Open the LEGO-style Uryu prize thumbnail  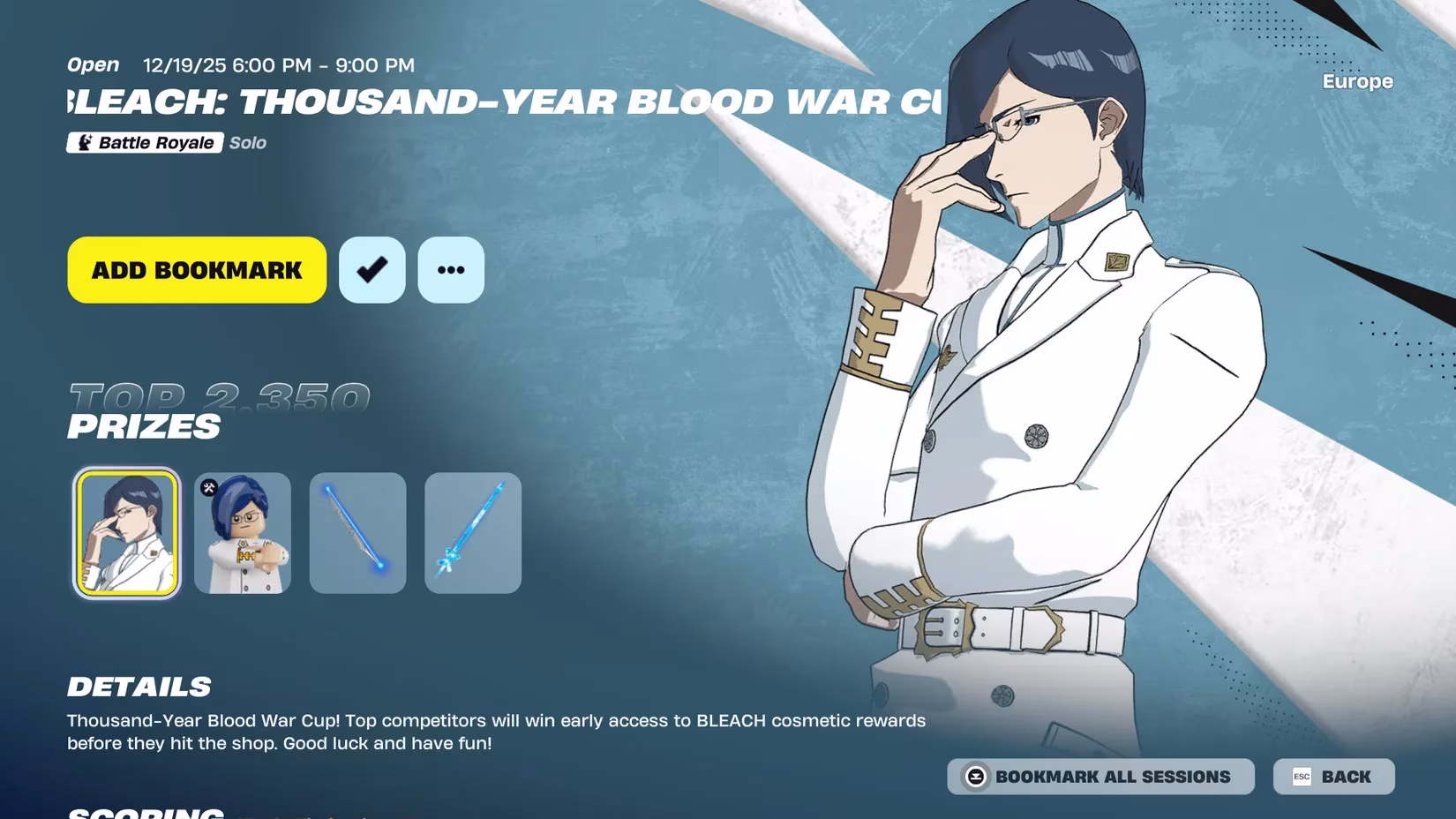pyautogui.click(x=242, y=533)
